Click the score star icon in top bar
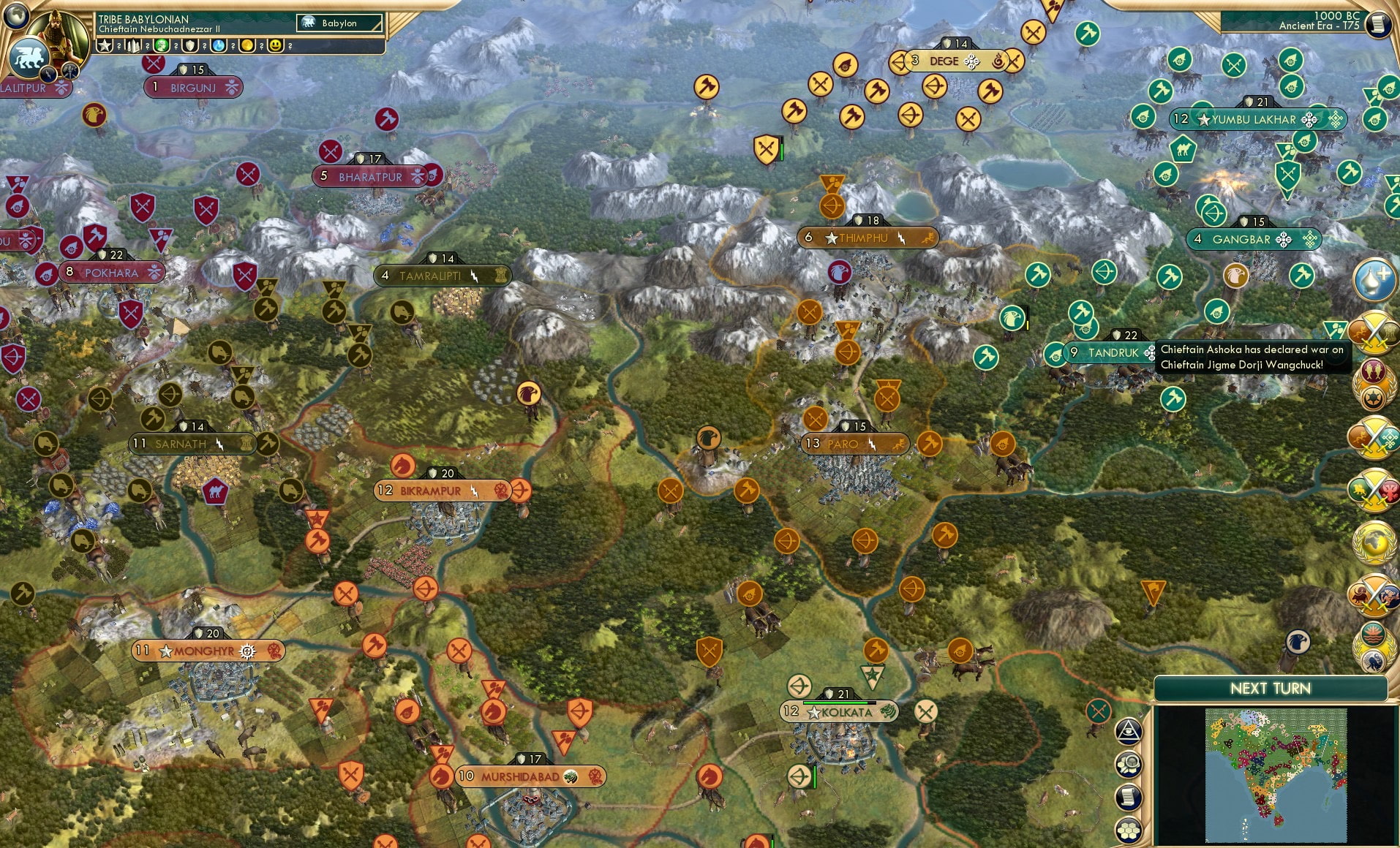 pyautogui.click(x=105, y=45)
